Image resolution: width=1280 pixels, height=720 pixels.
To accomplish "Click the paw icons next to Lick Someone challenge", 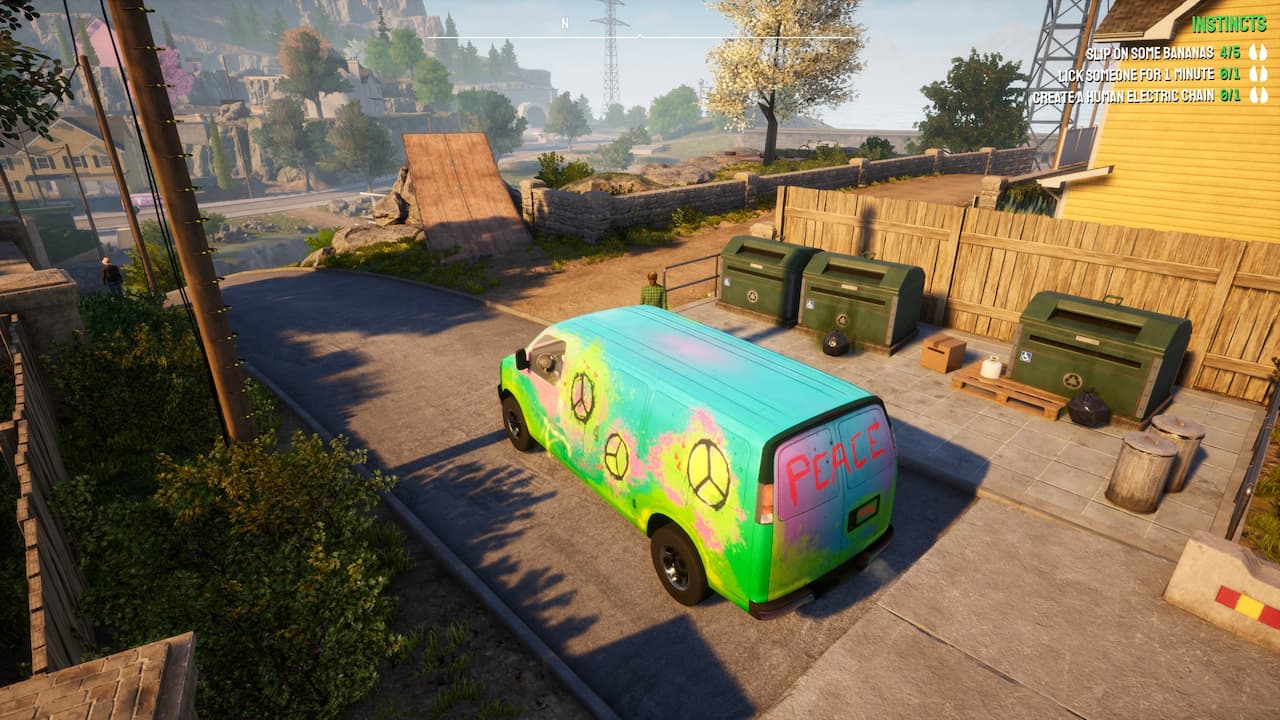I will click(1260, 74).
